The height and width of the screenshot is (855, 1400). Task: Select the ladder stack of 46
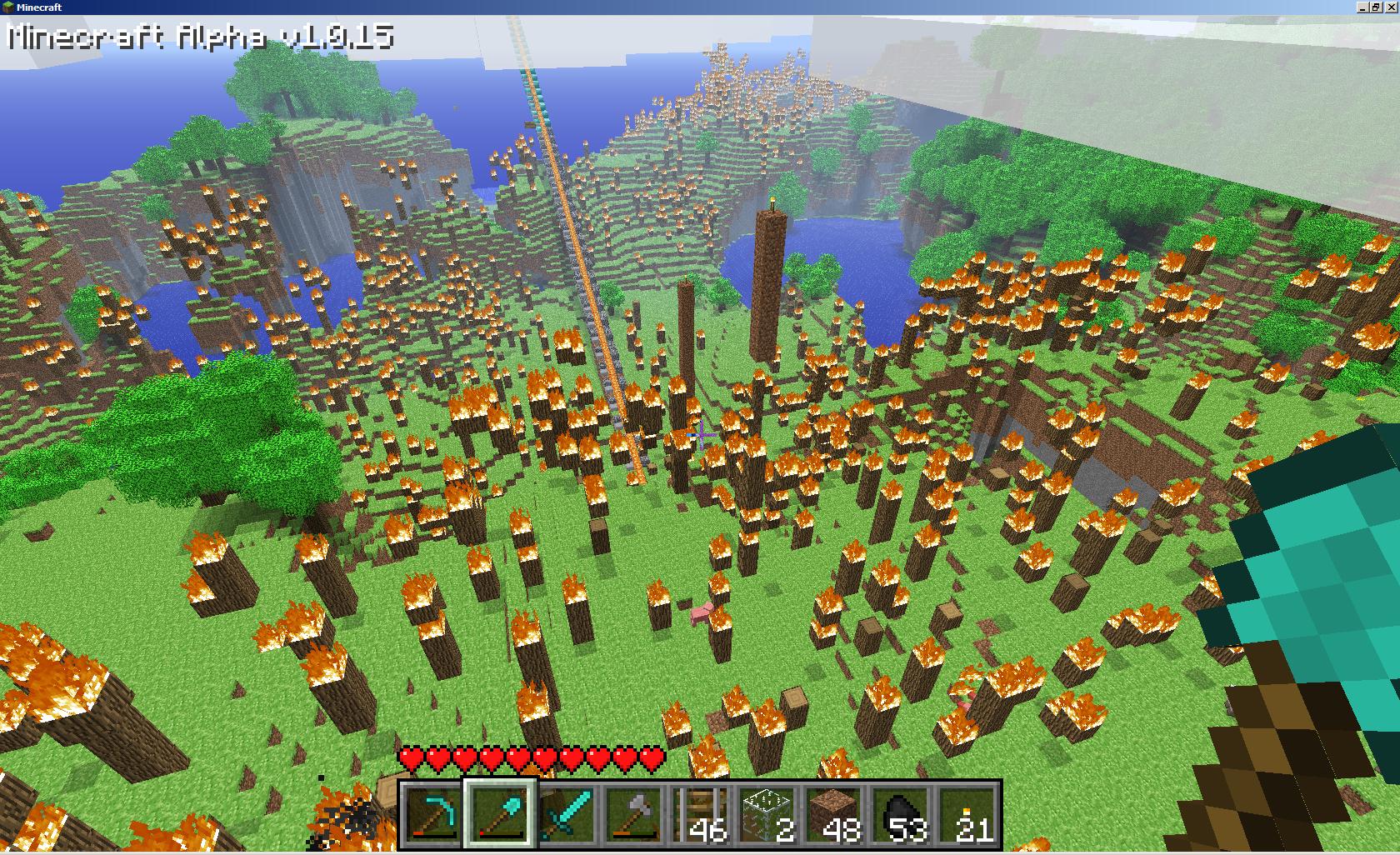(701, 814)
